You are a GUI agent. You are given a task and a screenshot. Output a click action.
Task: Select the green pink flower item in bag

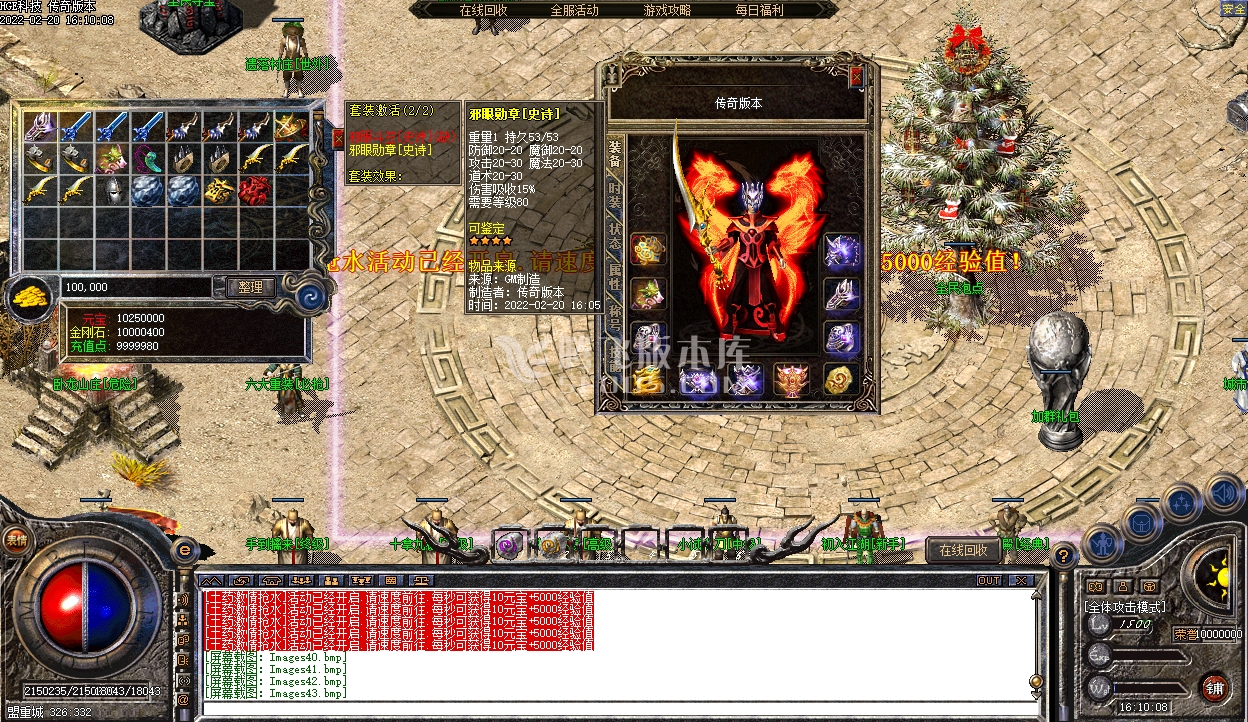tap(111, 158)
